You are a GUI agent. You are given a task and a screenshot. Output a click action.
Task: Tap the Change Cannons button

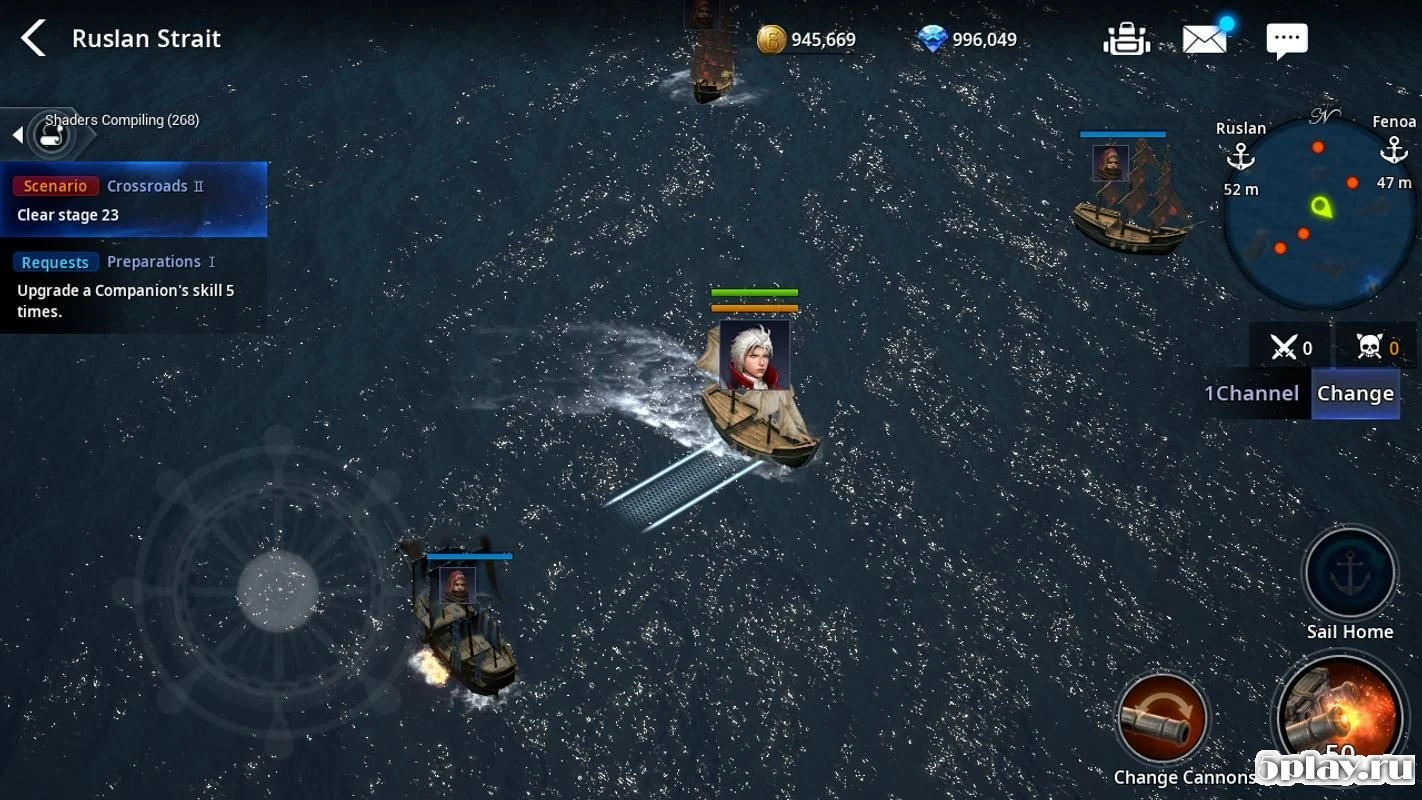(1163, 719)
